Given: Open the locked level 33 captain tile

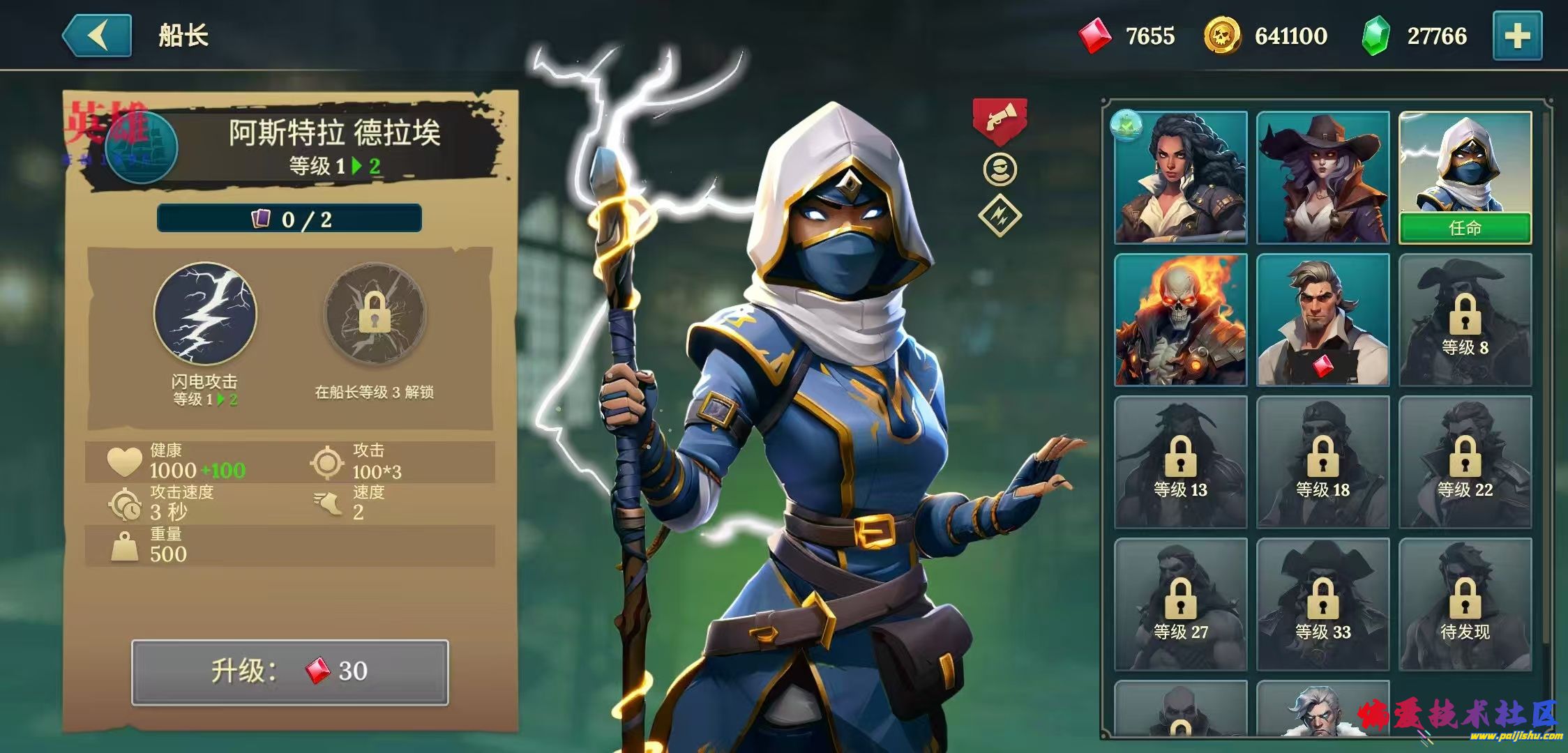Looking at the screenshot, I should (x=1322, y=604).
